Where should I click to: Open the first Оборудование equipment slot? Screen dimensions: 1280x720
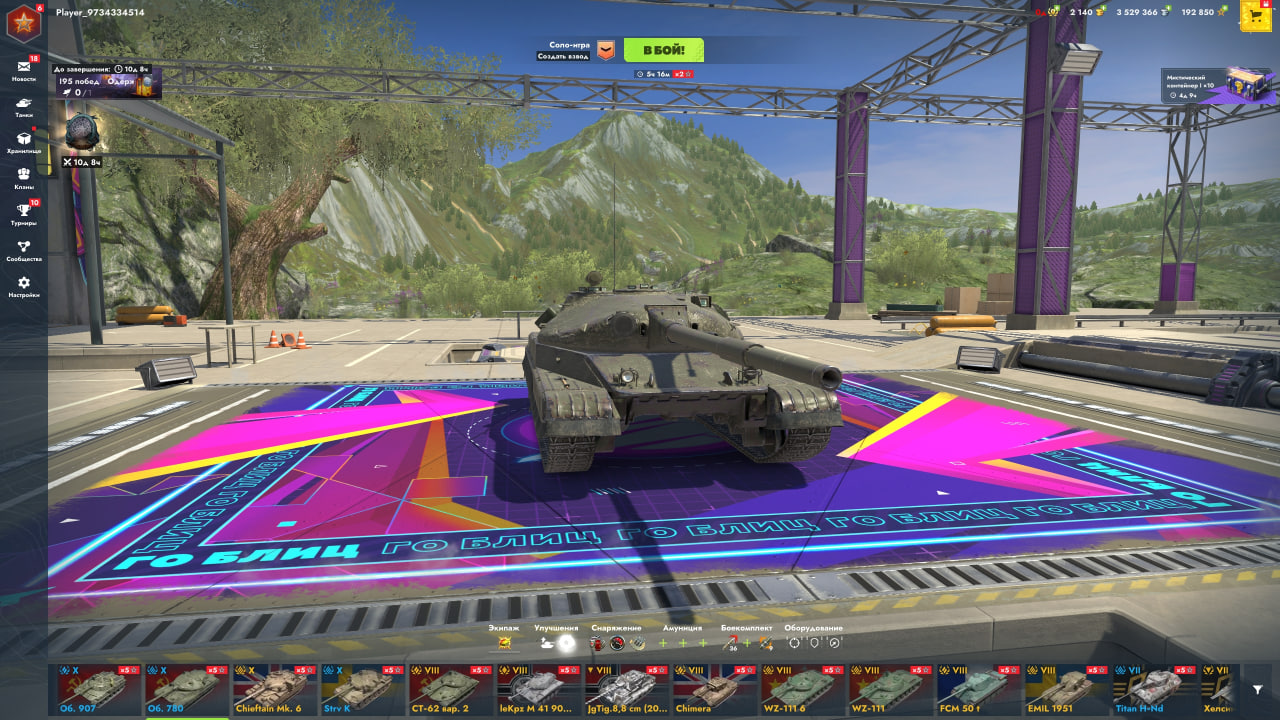pos(793,644)
